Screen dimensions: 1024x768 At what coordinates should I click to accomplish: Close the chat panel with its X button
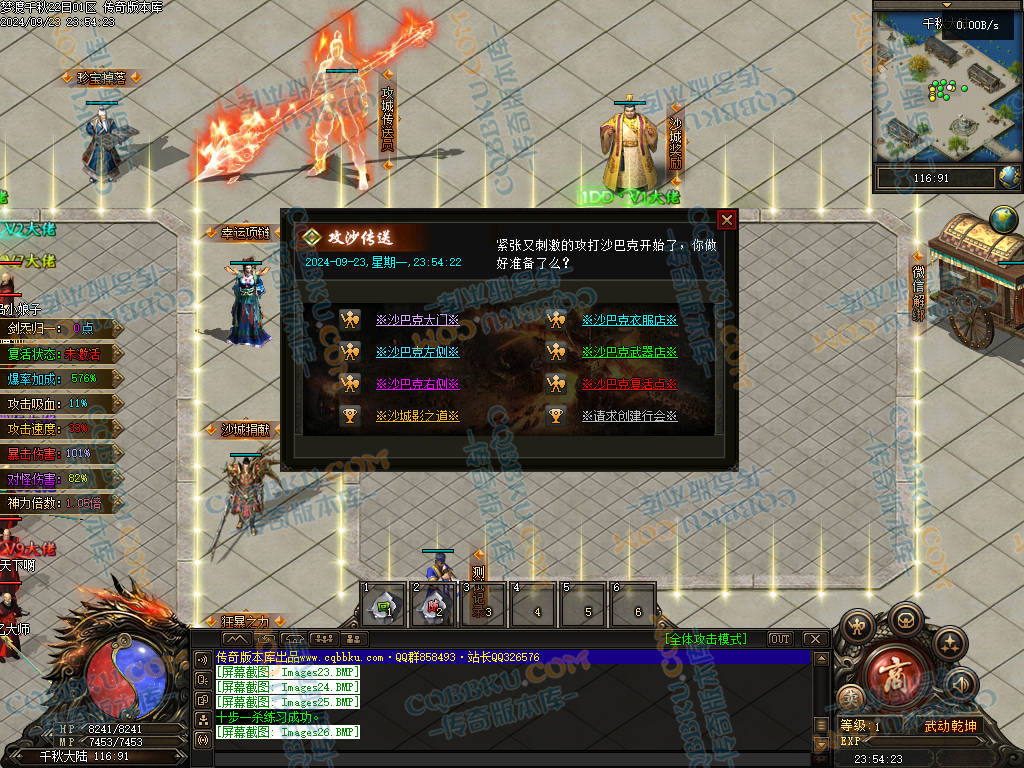click(814, 639)
